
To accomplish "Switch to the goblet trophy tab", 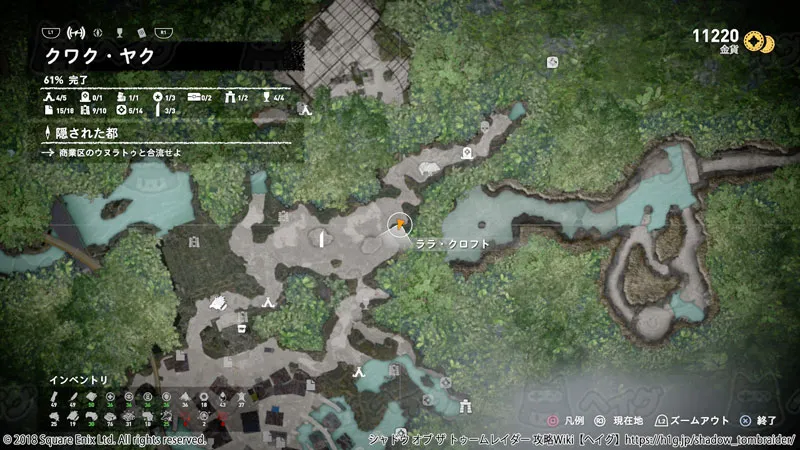I will point(119,32).
